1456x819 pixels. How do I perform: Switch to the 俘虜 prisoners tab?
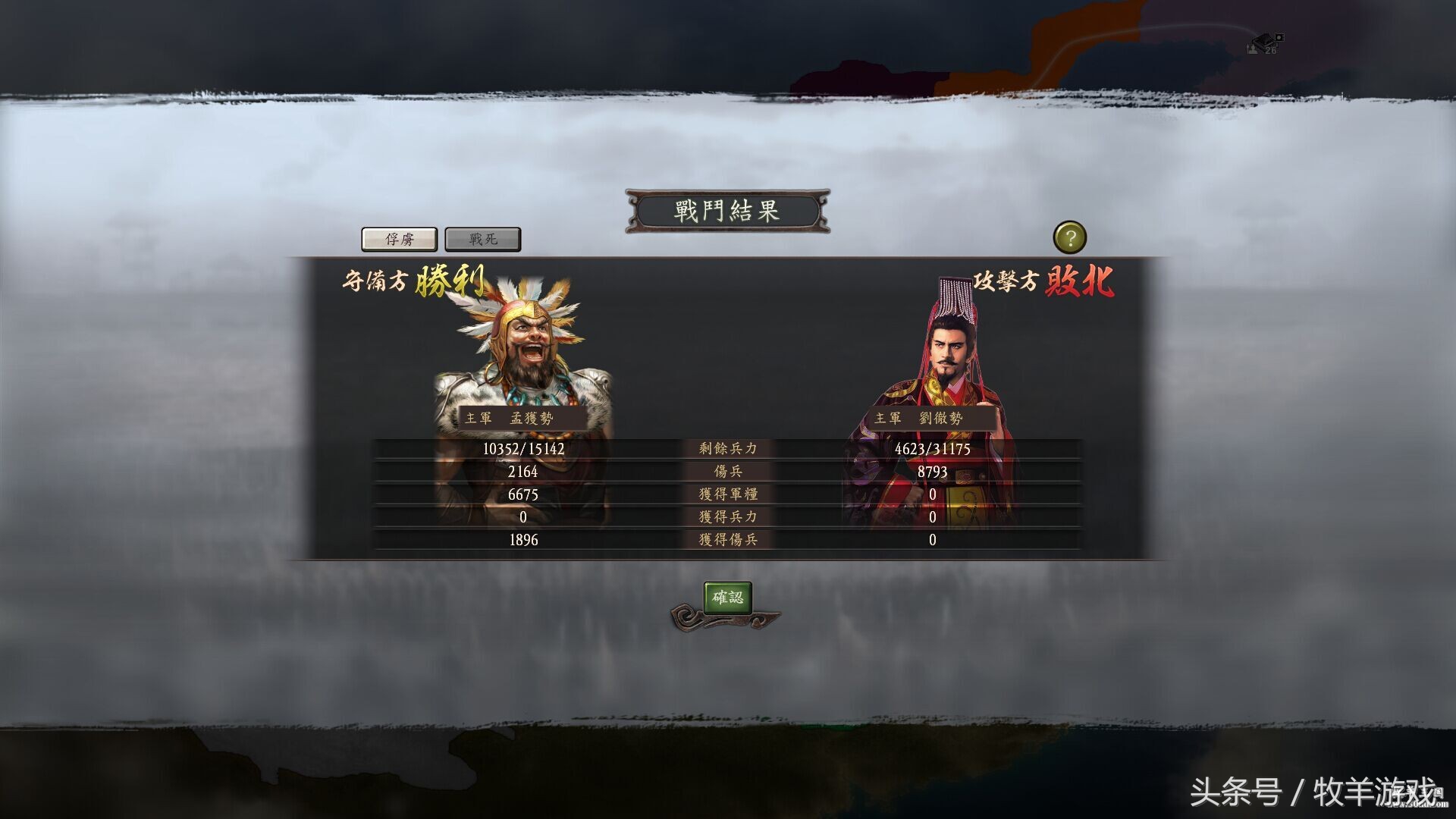coord(400,239)
